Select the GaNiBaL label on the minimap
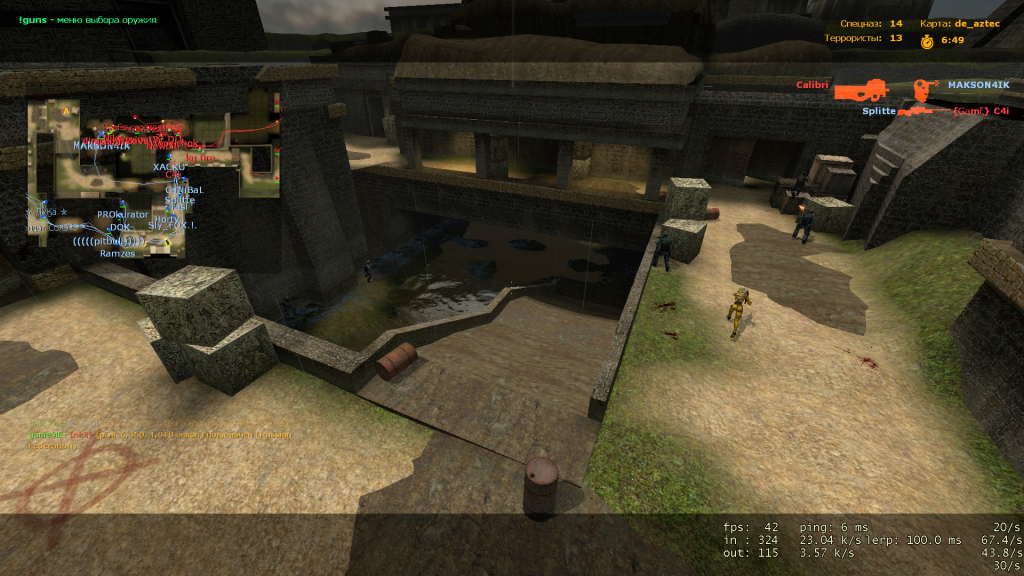The image size is (1024, 576). 183,189
